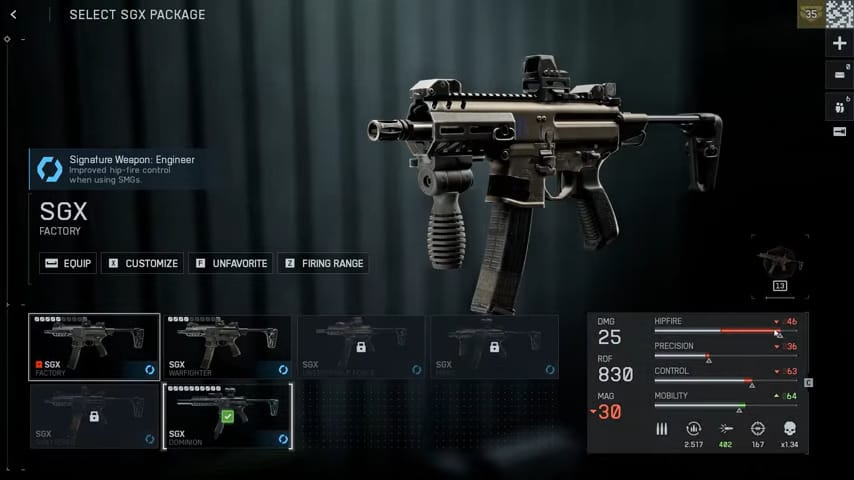Equip the SGX Factory package
This screenshot has height=480, width=854.
pos(69,264)
